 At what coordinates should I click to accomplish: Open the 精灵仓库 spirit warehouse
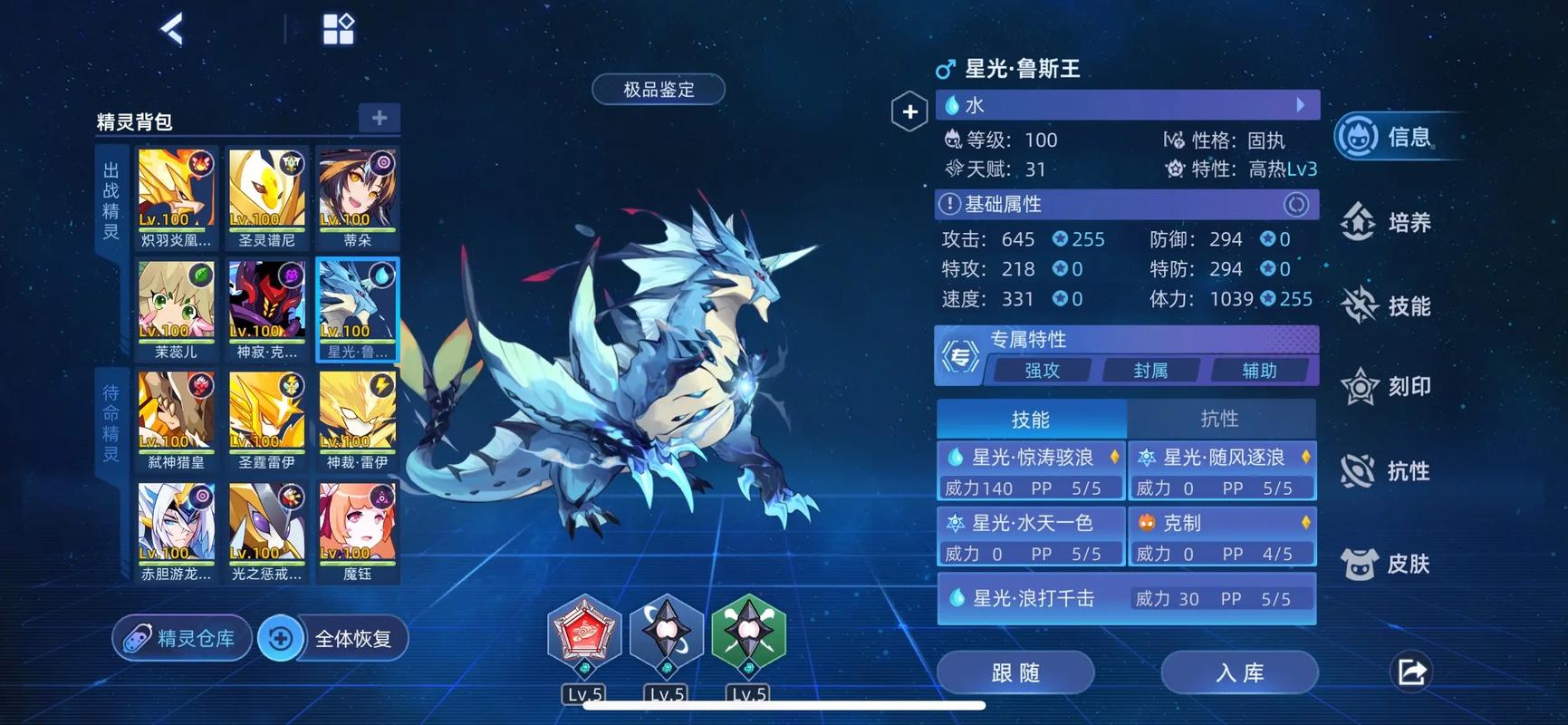pos(181,638)
